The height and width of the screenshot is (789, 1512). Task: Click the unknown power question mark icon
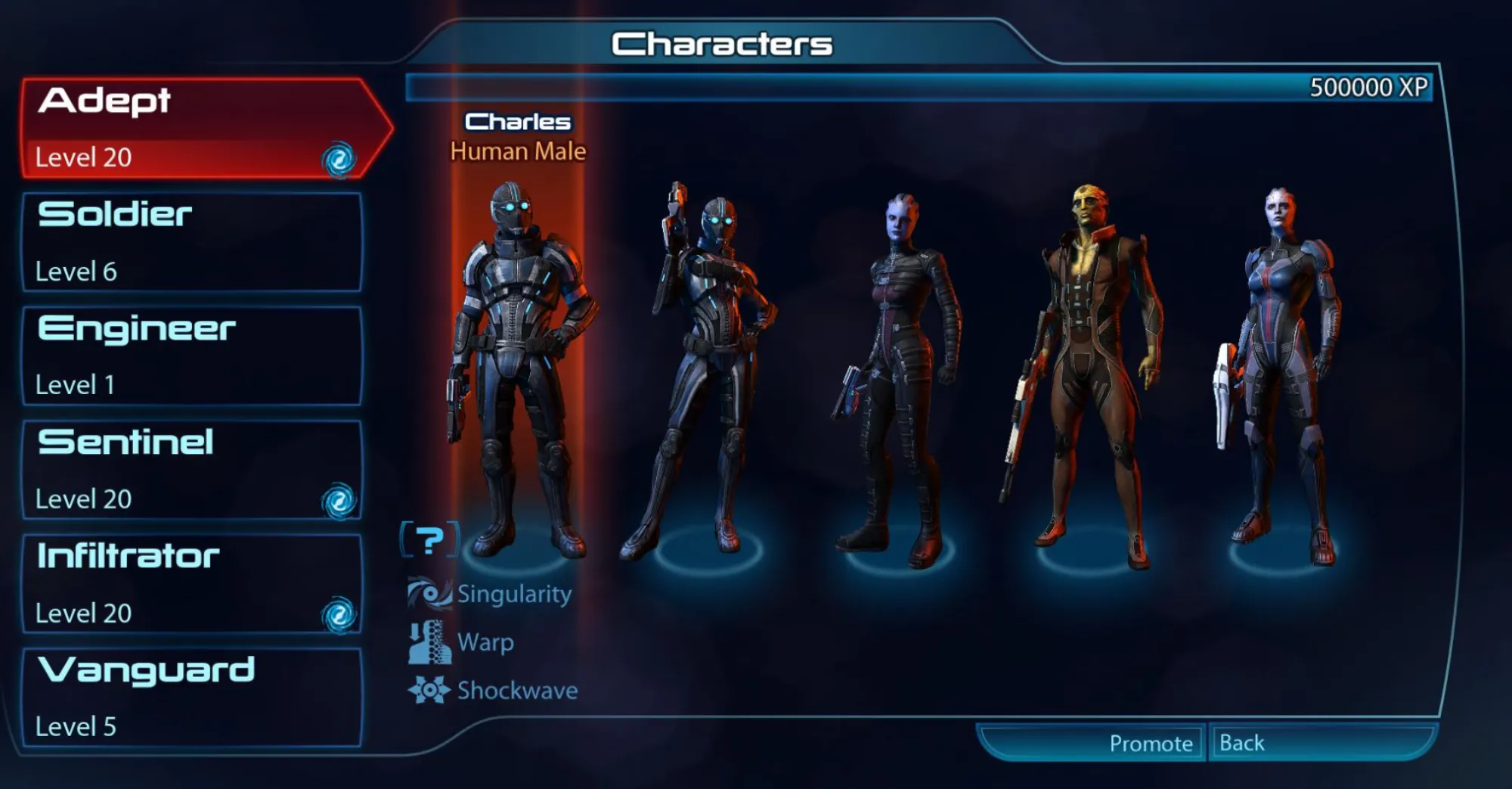click(x=429, y=540)
